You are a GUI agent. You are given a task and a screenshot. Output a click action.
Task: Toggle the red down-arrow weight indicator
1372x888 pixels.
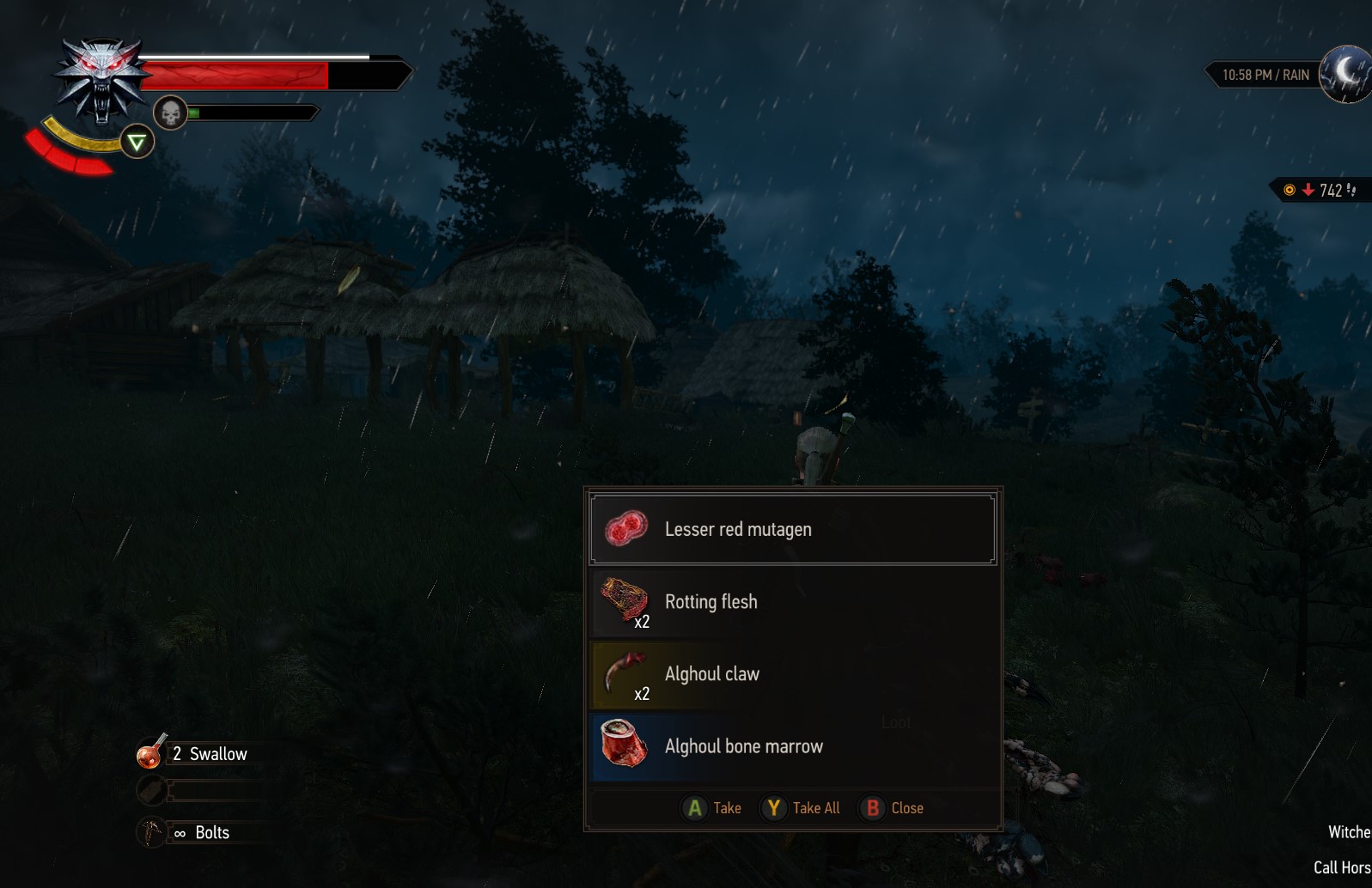pos(1308,190)
